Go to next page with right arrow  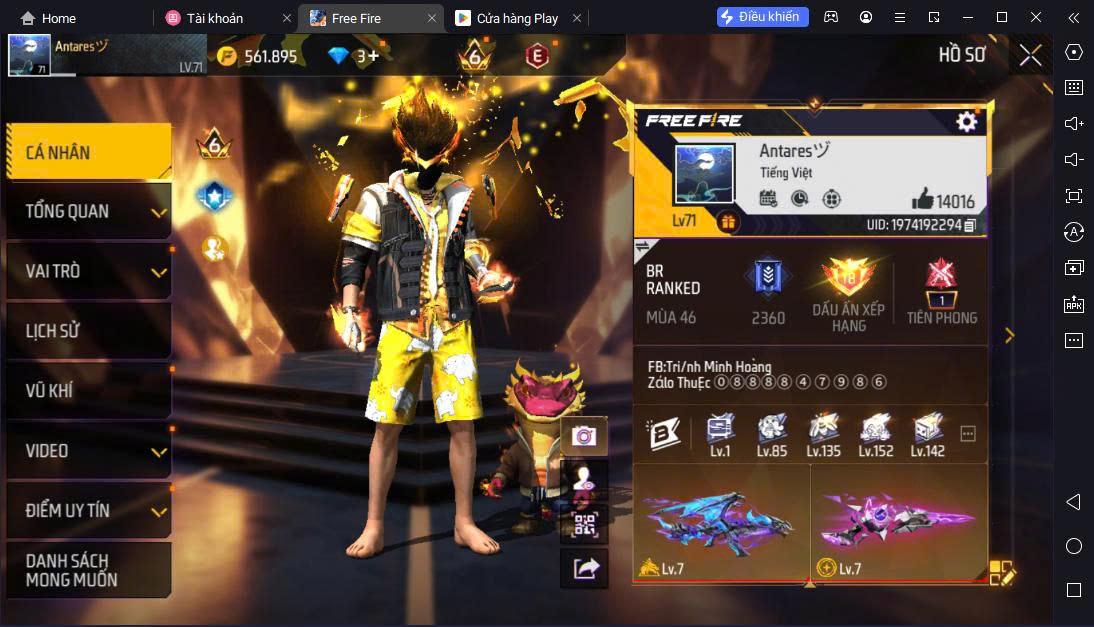click(1009, 336)
